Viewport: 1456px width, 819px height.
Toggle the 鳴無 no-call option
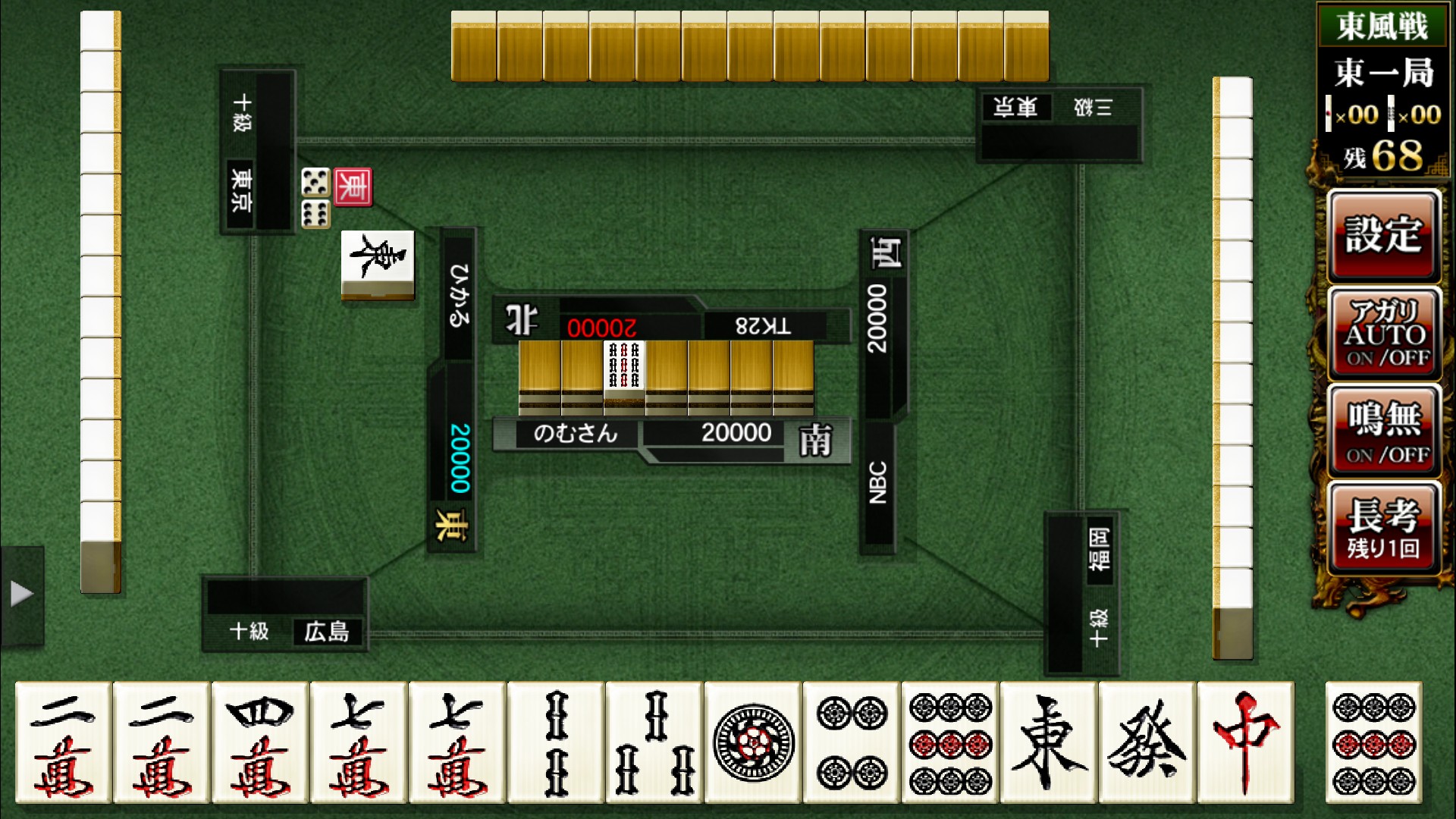coord(1383,431)
